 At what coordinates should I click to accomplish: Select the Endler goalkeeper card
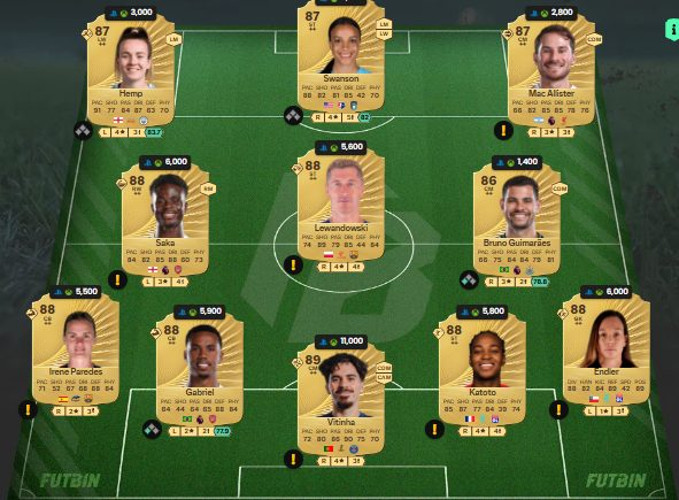click(x=608, y=350)
